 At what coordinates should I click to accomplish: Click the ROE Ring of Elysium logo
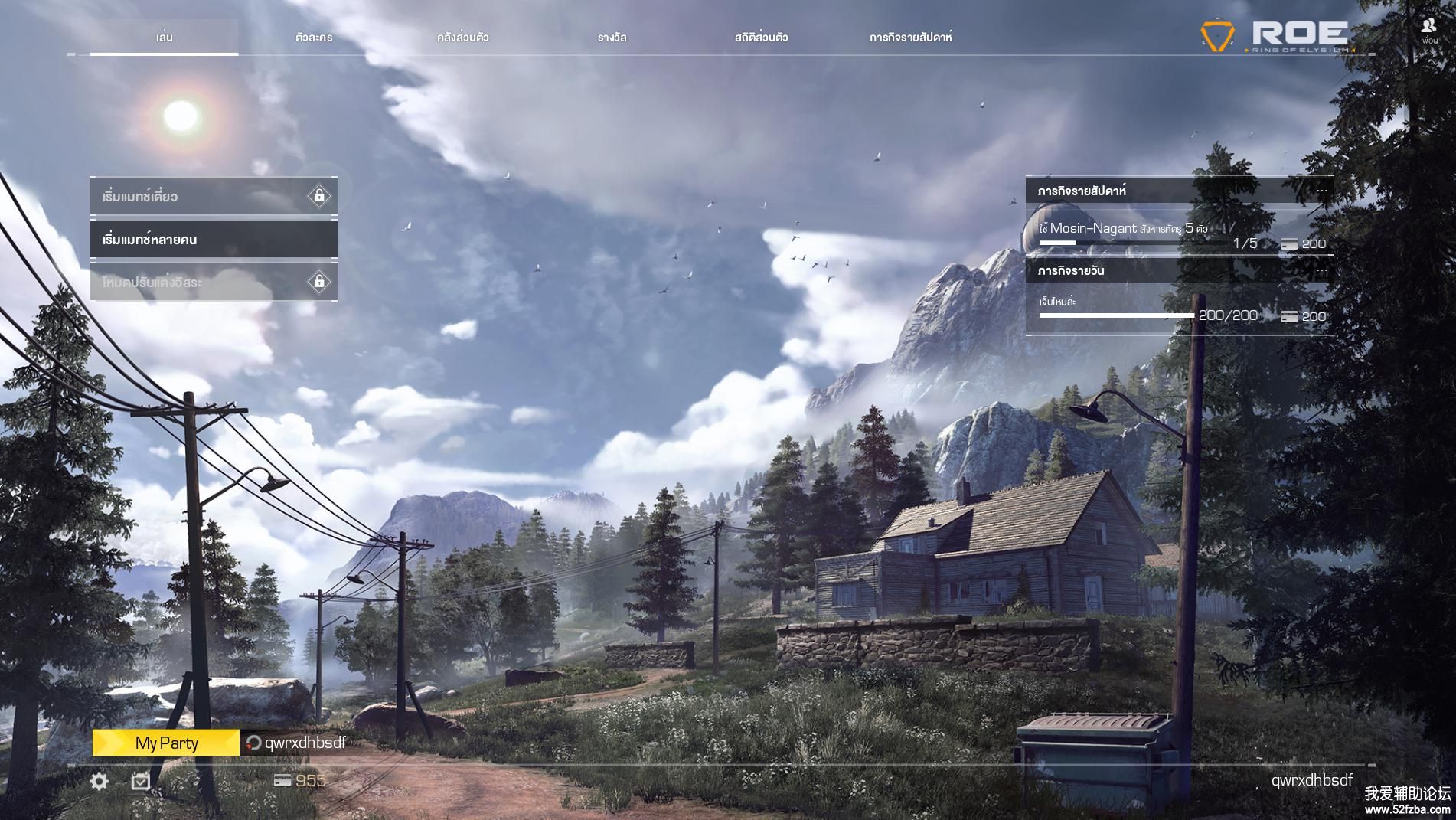(x=1275, y=35)
